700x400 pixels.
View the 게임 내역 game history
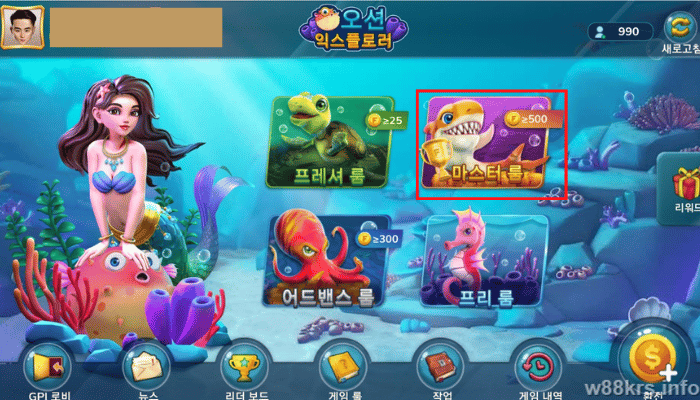coord(535,369)
